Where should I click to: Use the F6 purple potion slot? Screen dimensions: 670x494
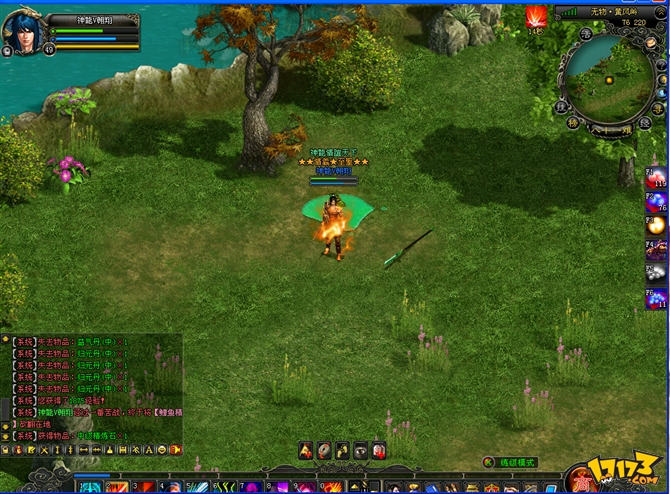click(x=656, y=298)
